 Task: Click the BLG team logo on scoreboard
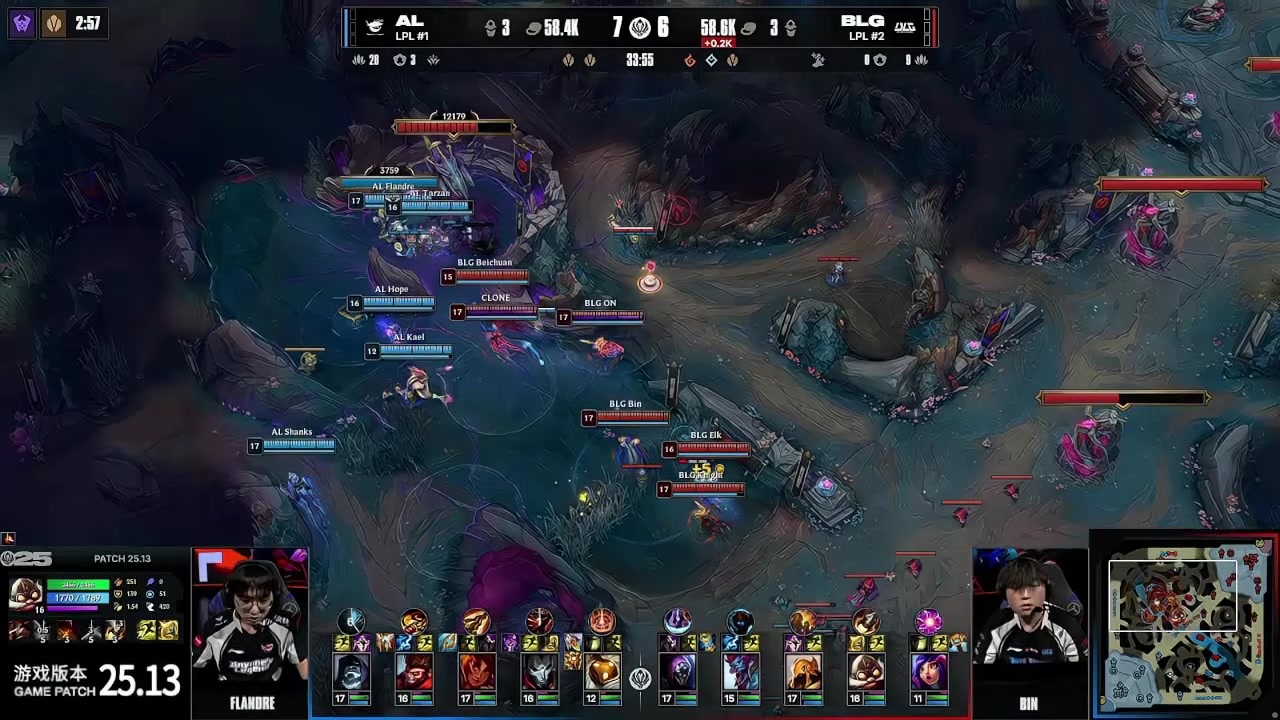pos(904,27)
